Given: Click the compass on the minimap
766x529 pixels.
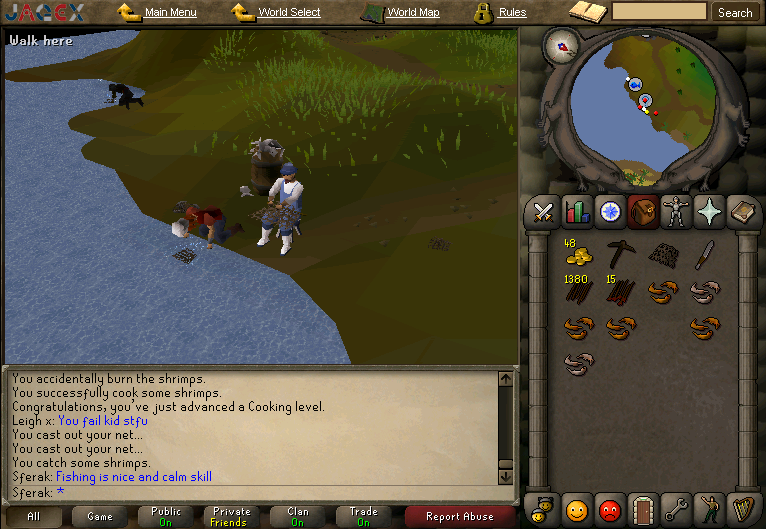Looking at the screenshot, I should [x=563, y=46].
